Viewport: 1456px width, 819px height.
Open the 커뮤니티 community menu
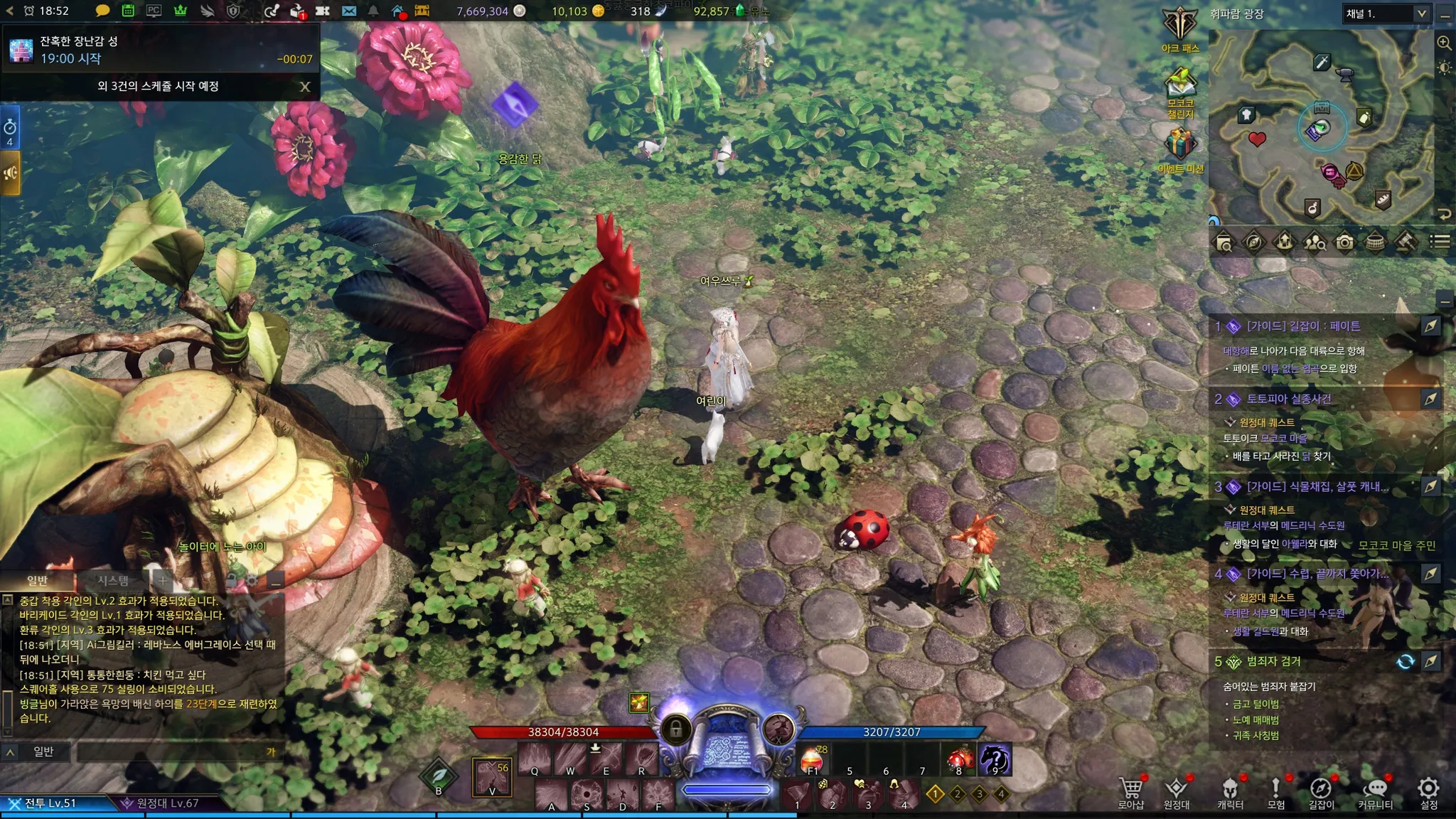point(1375,792)
